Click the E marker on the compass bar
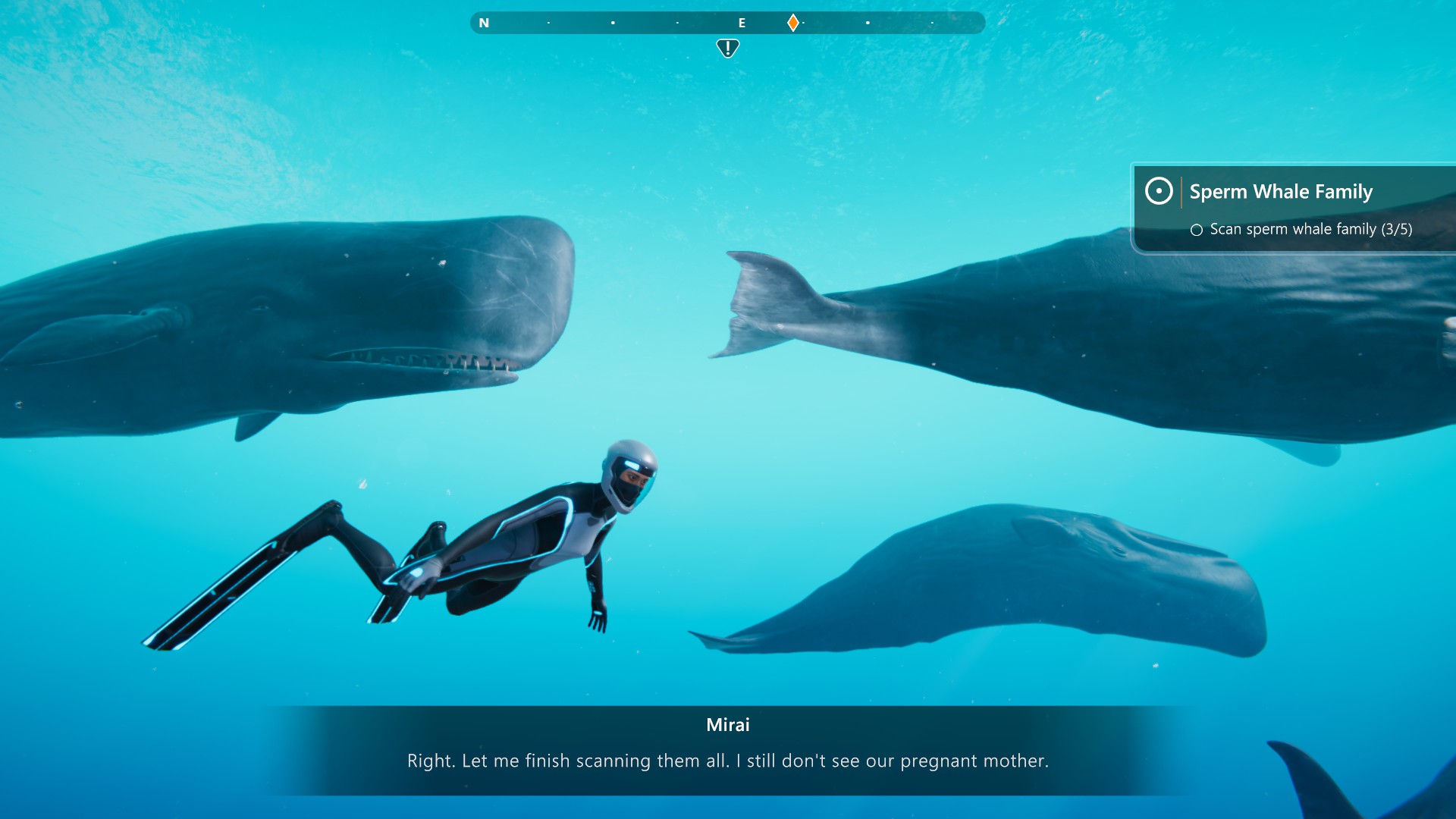 pos(741,23)
